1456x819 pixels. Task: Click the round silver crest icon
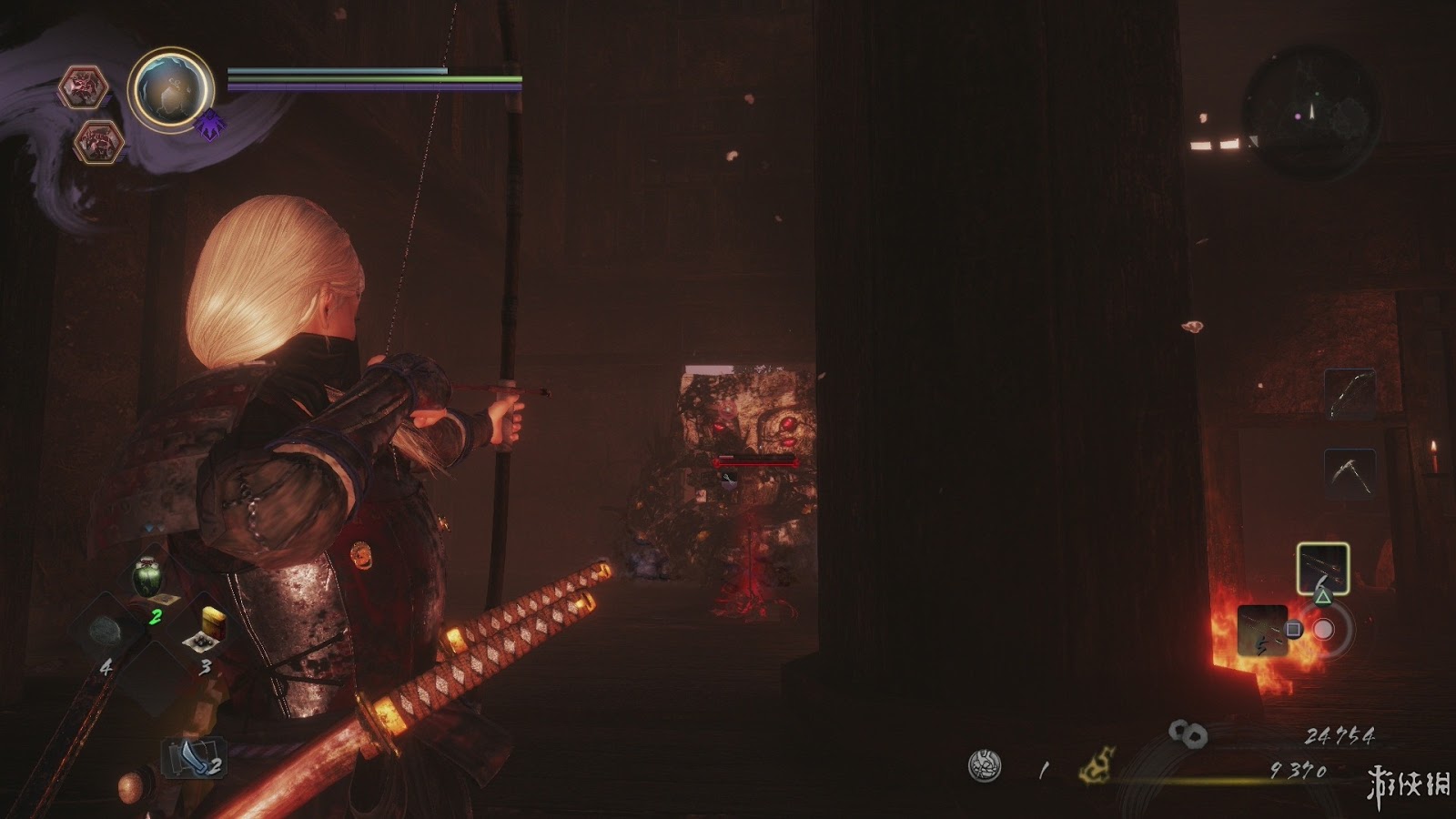(x=985, y=765)
